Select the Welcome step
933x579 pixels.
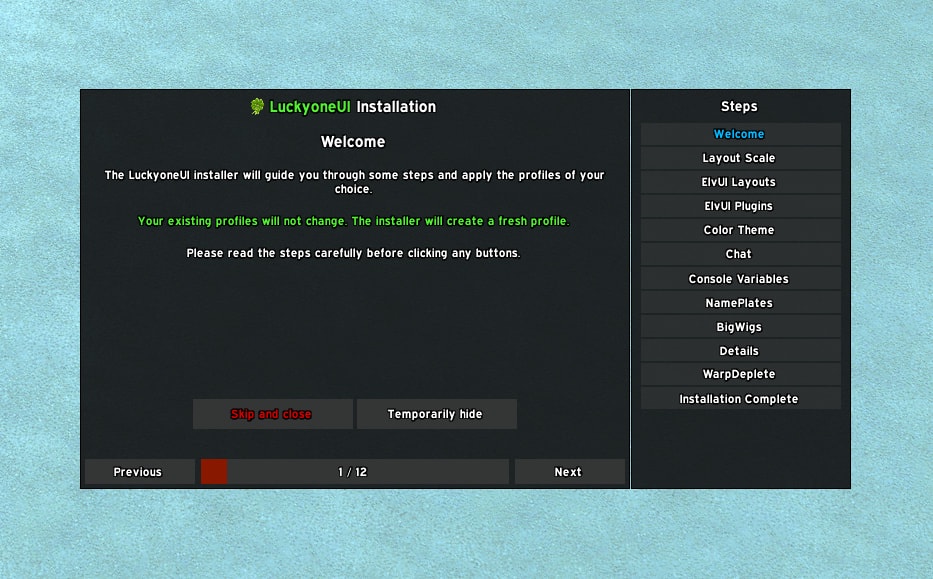(740, 134)
